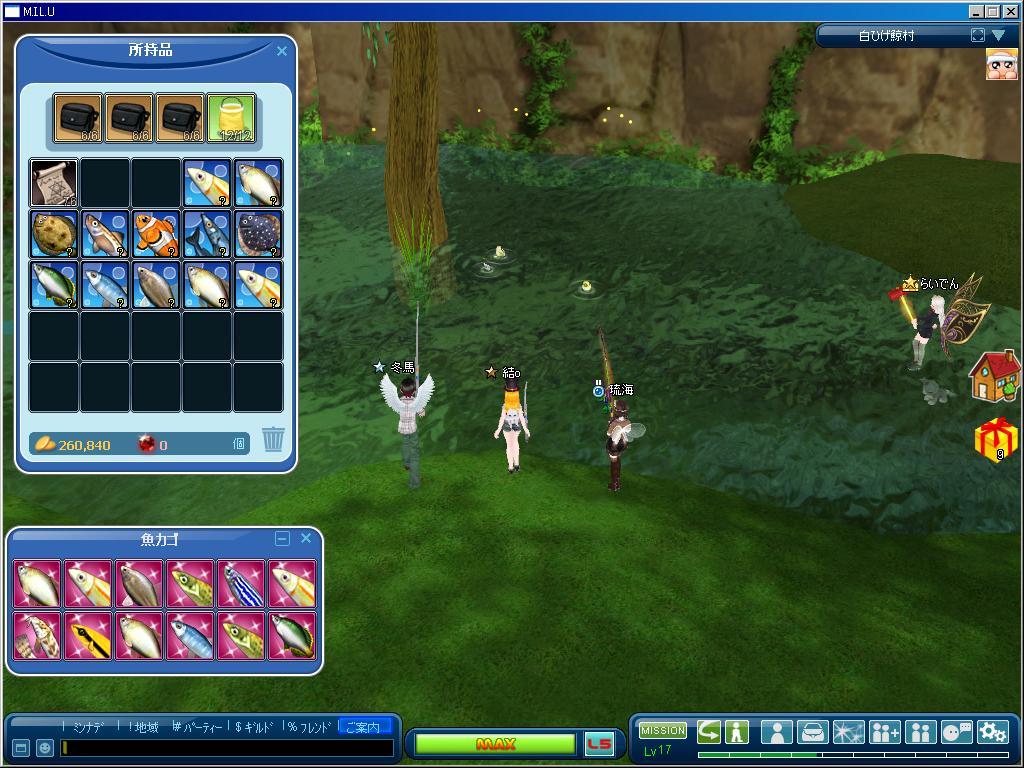Open the ご案内 chat tab
This screenshot has height=768, width=1024.
pyautogui.click(x=362, y=727)
